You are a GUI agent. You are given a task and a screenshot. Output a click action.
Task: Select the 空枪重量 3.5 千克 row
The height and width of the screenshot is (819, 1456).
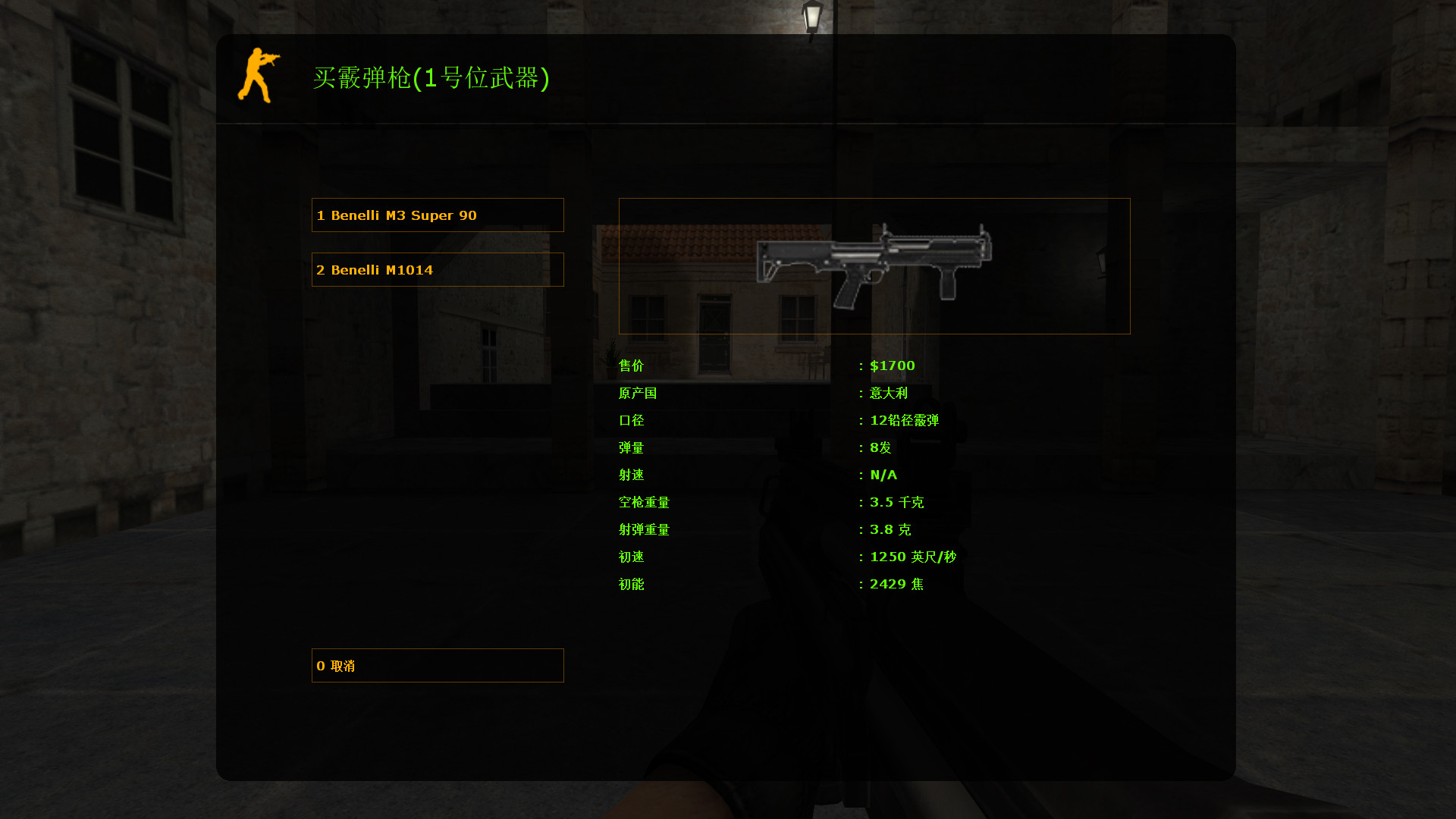pyautogui.click(x=898, y=502)
